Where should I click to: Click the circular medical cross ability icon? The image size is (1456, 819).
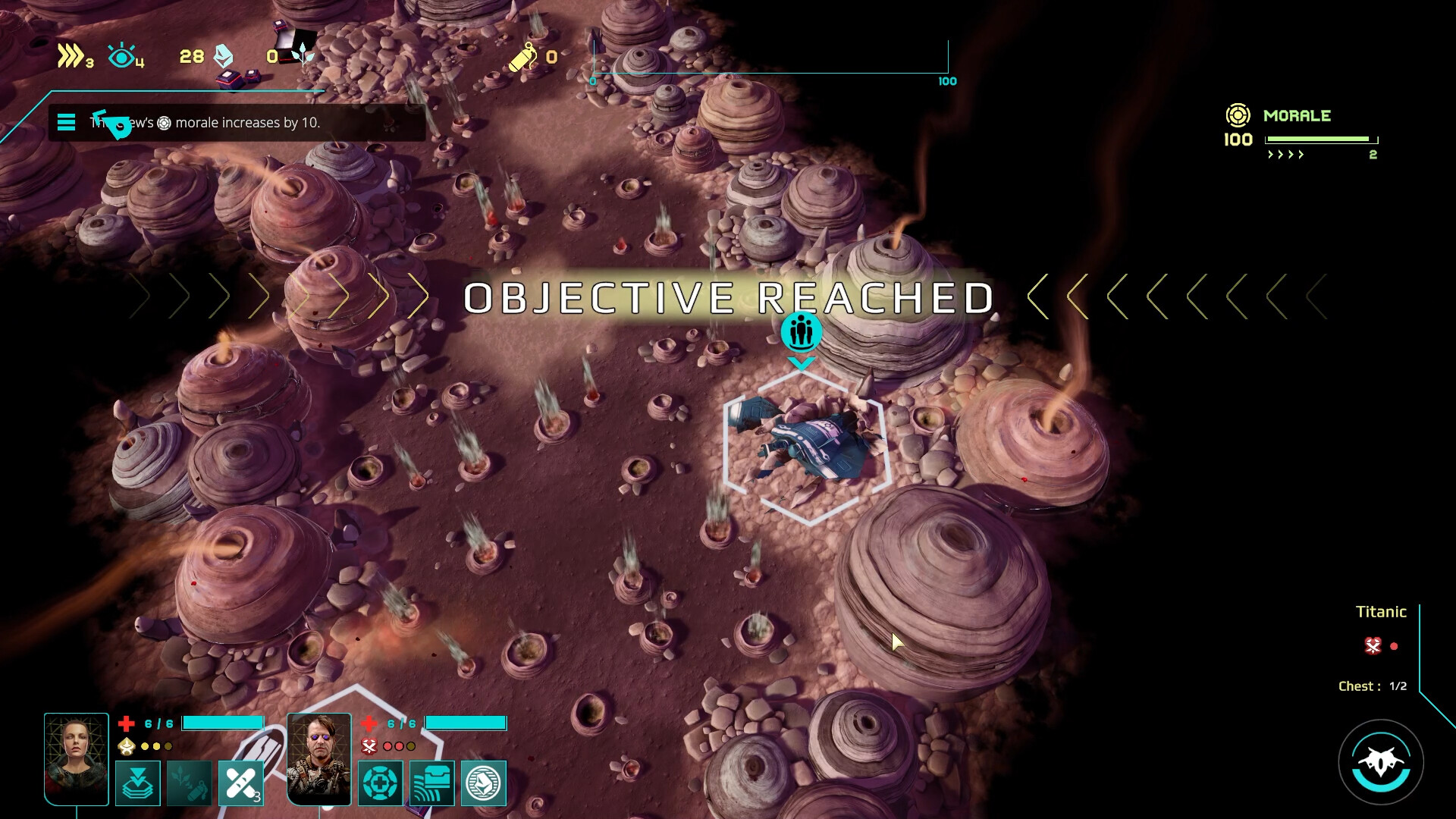pyautogui.click(x=380, y=783)
